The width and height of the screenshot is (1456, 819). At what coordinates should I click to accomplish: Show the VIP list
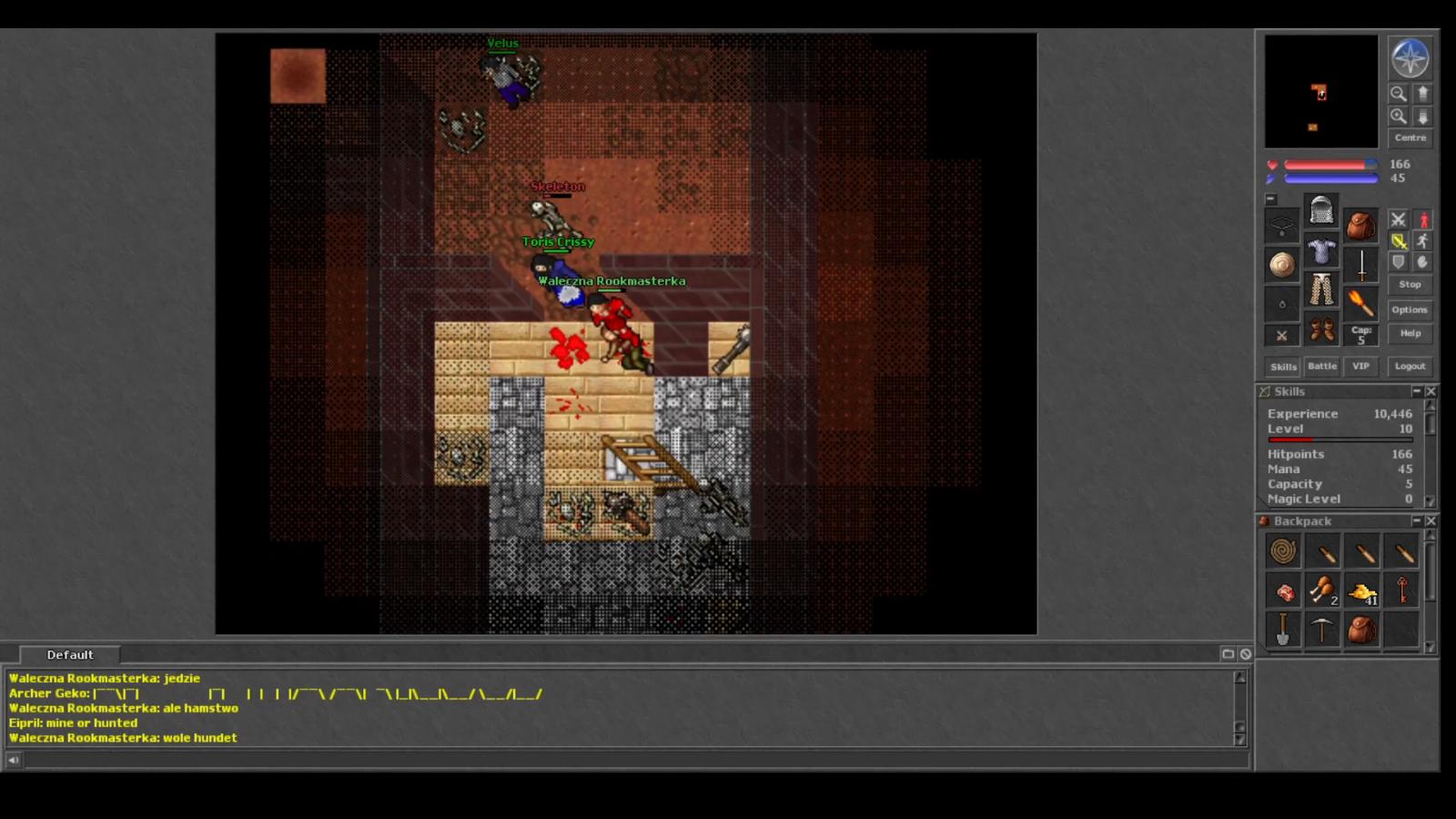click(x=1360, y=367)
